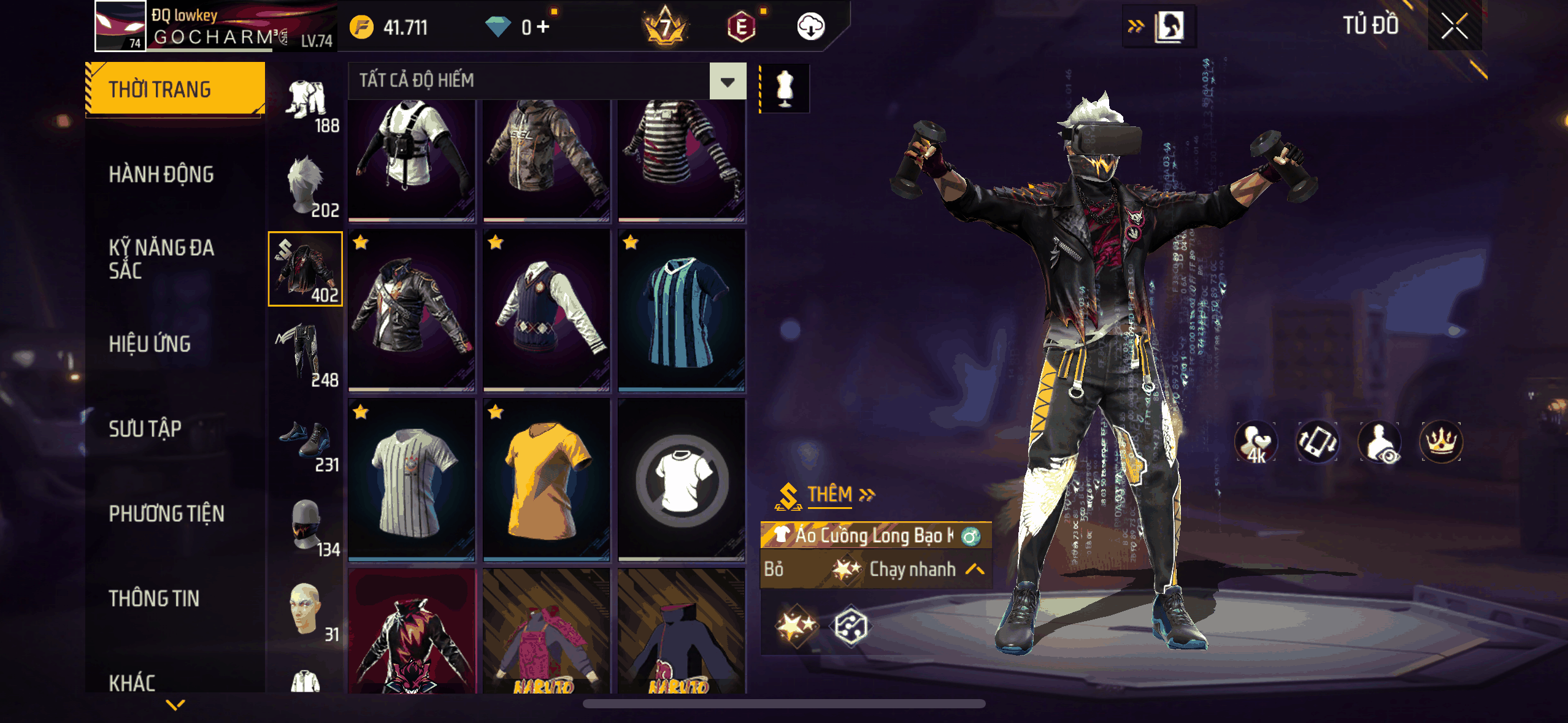Image resolution: width=1568 pixels, height=723 pixels.
Task: Open the TẤT CẢ ĐỘ HIẾM rarity dropdown
Action: [728, 81]
